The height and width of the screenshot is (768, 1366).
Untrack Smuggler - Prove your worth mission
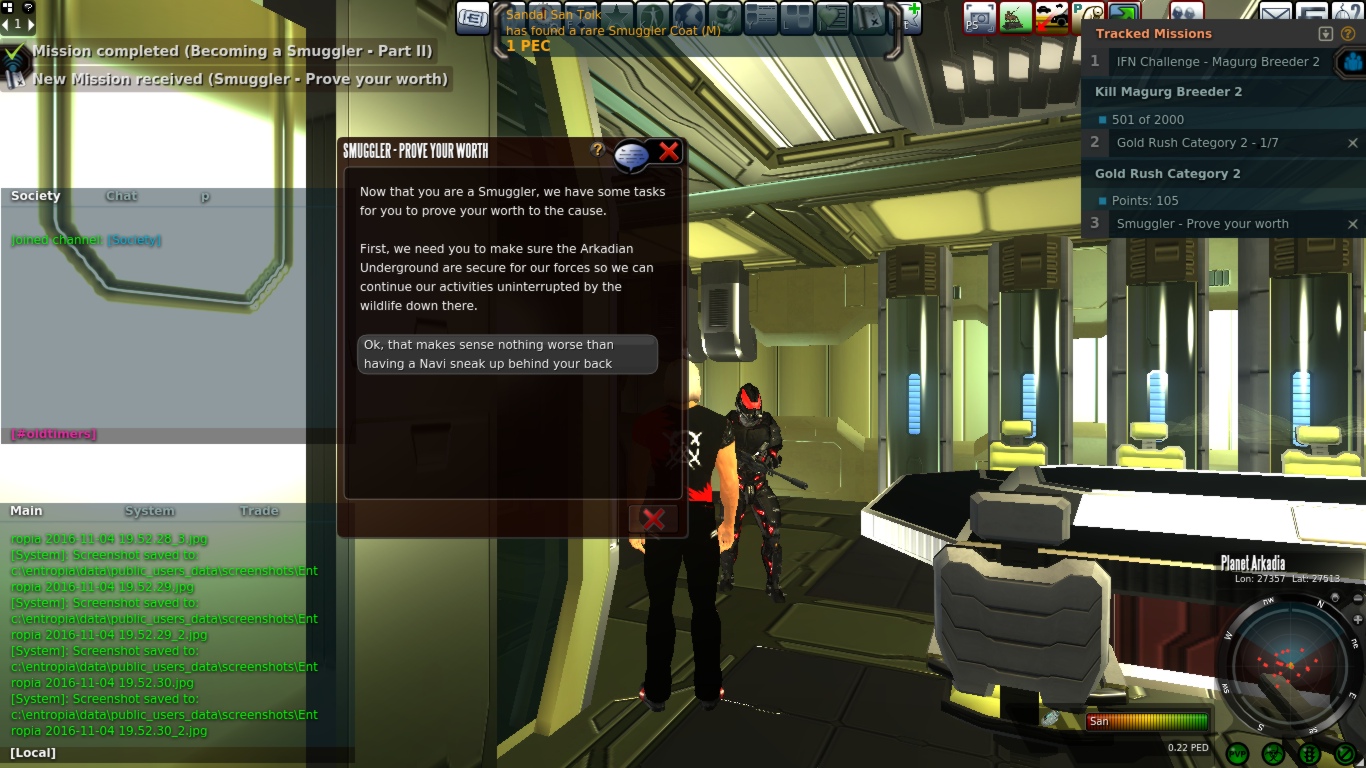[1353, 224]
